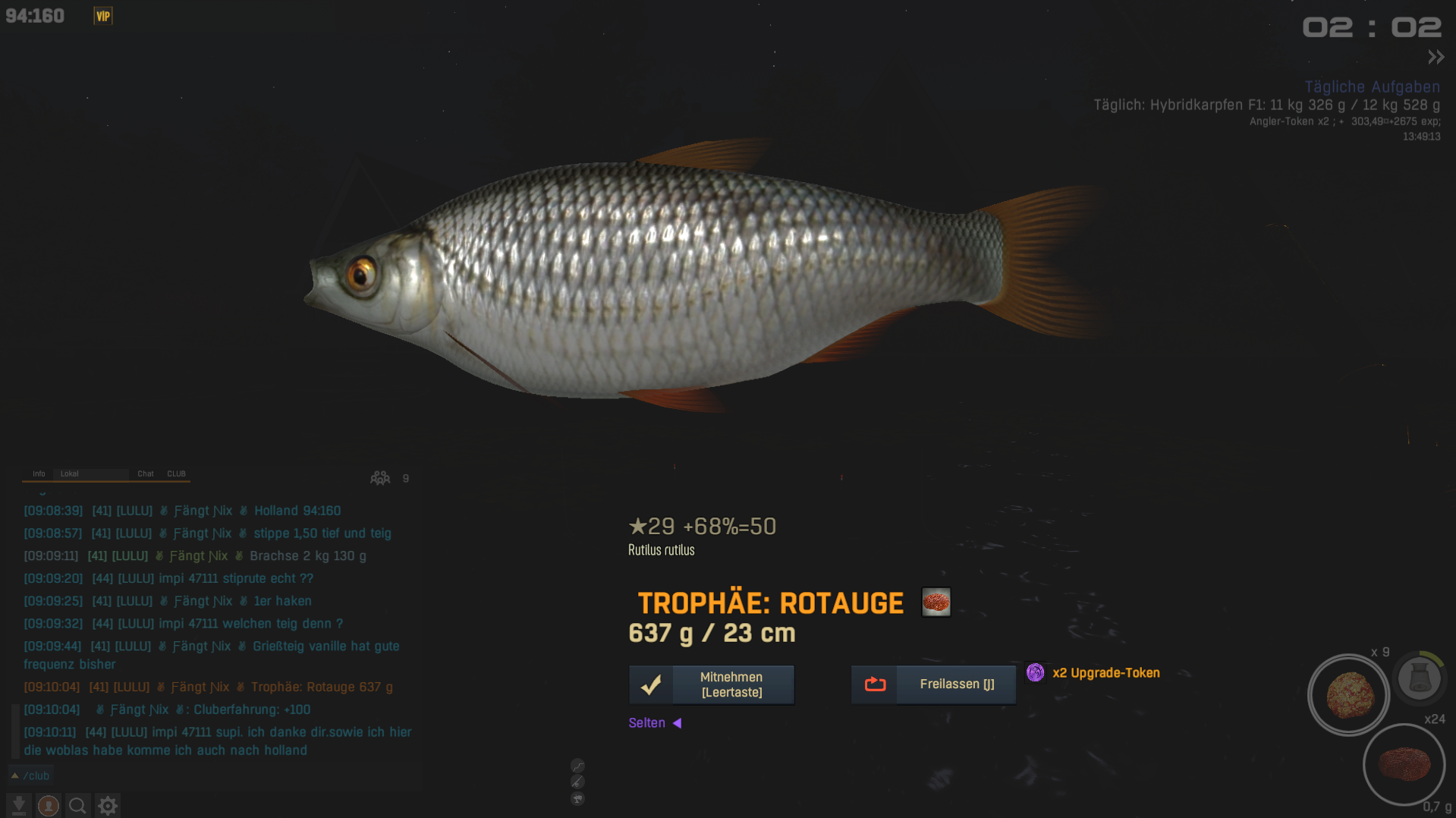Open the Chat tab
Image resolution: width=1456 pixels, height=818 pixels.
point(146,473)
